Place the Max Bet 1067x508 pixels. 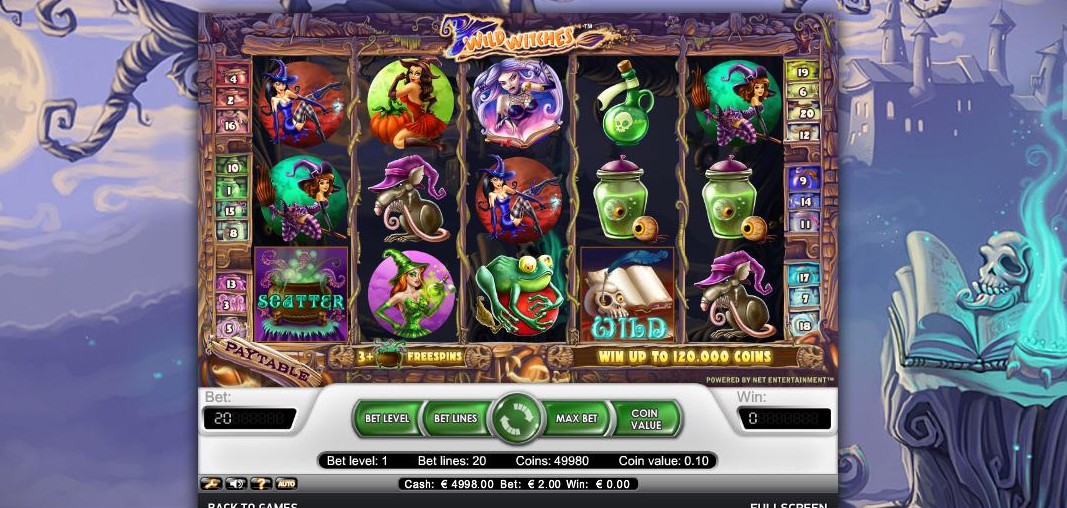point(576,418)
